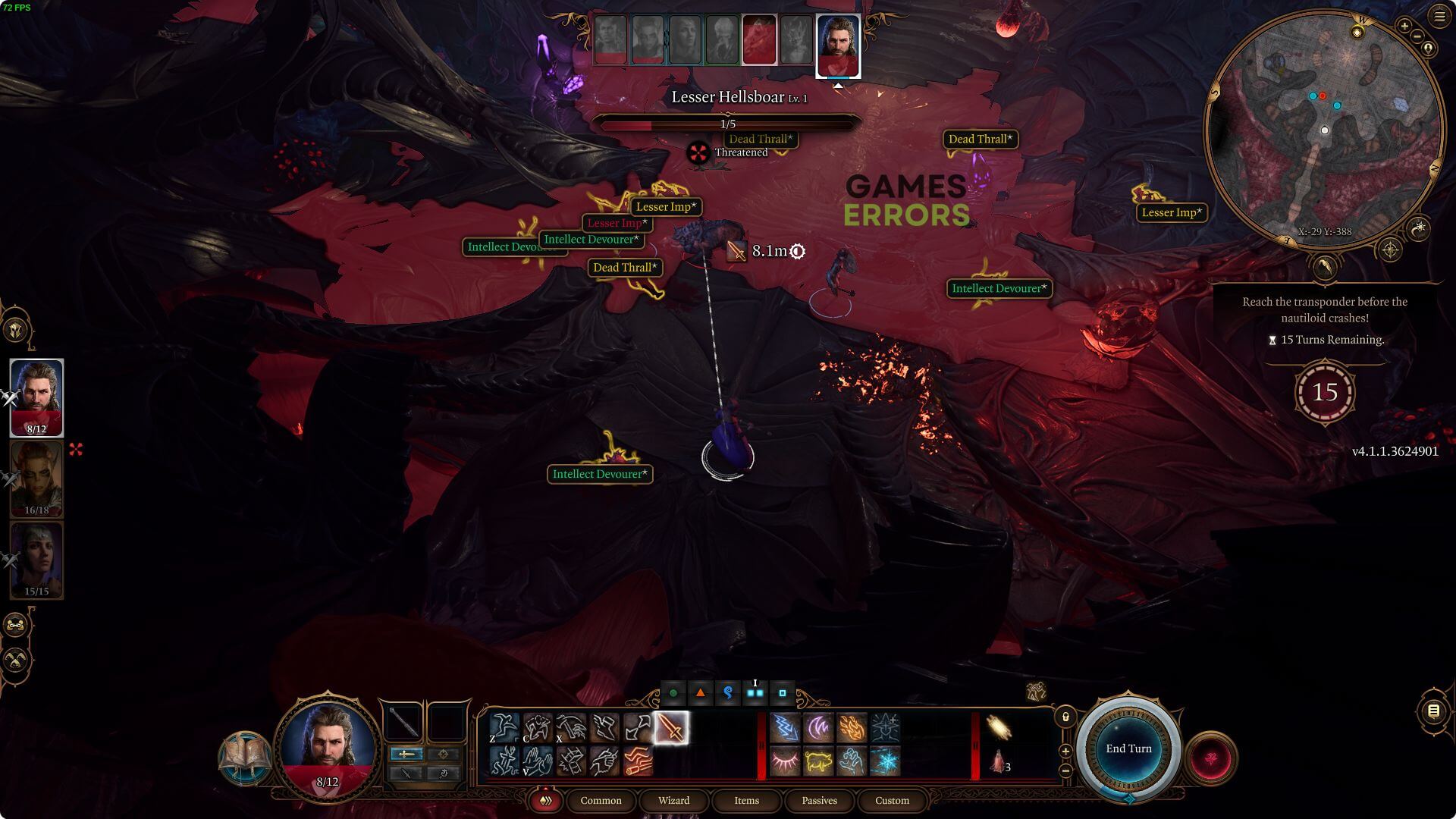
Task: Select the Lae'zel party portrait
Action: (x=36, y=479)
